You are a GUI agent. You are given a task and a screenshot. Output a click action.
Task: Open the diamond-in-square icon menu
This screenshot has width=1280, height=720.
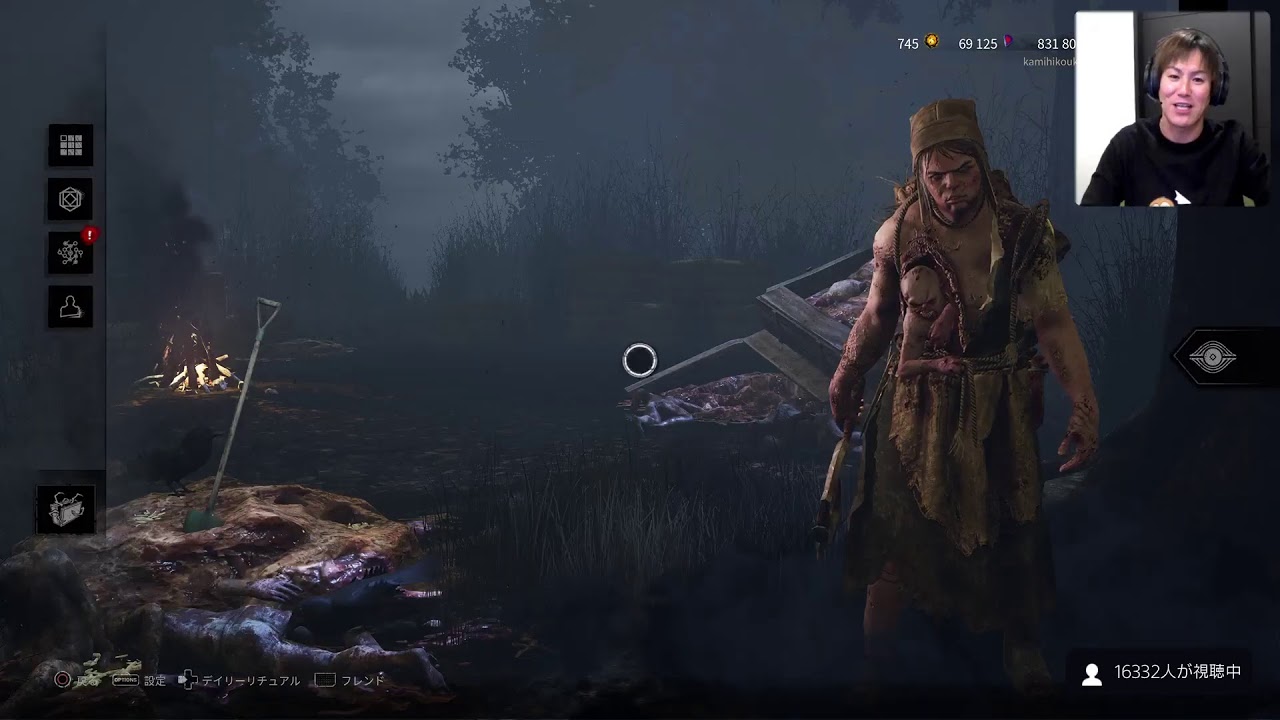pyautogui.click(x=70, y=200)
